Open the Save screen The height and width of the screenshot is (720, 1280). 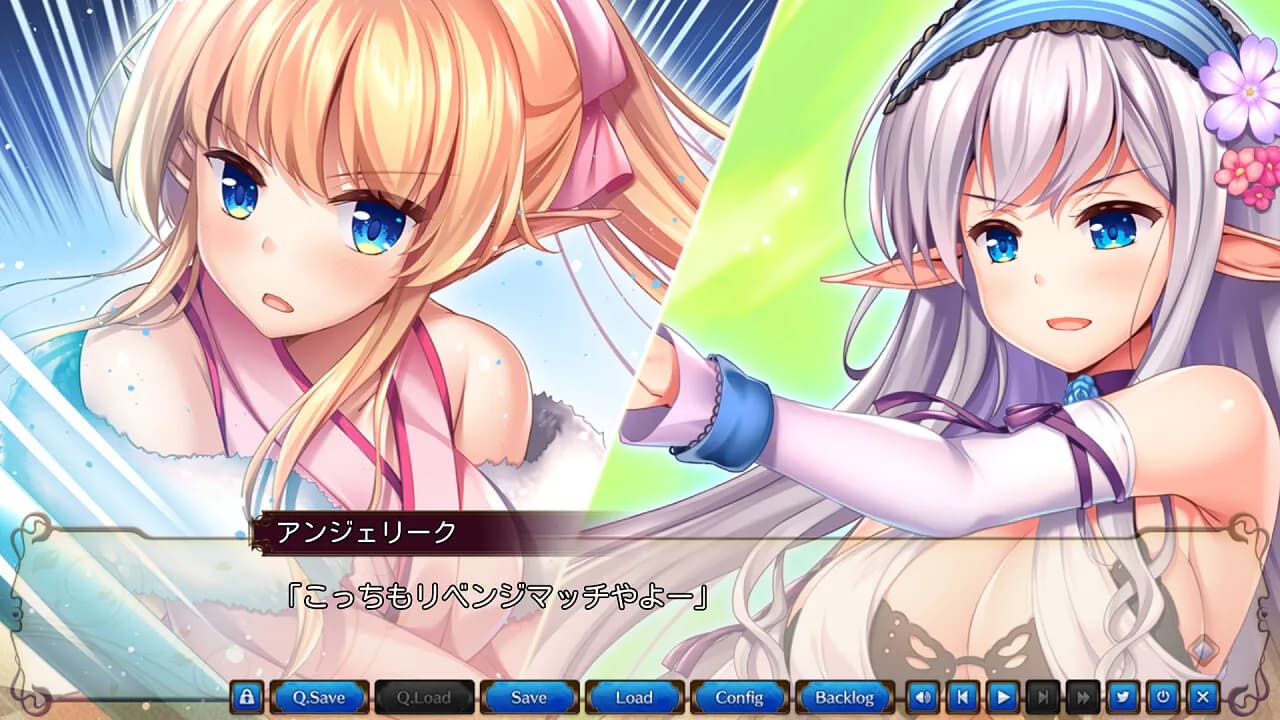click(528, 697)
